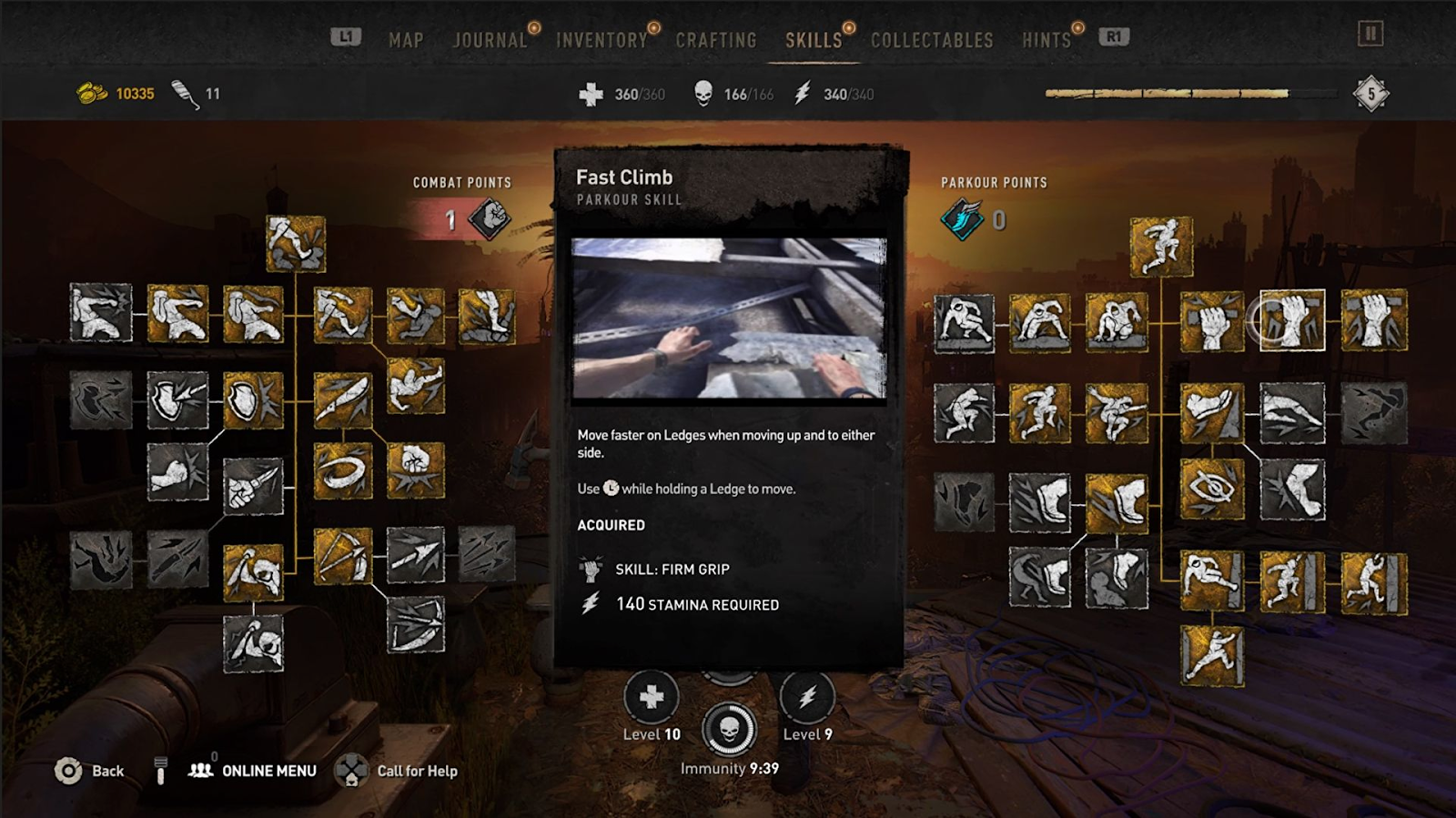Choose the bottom parkour skill leaping figure
The width and height of the screenshot is (1456, 818).
[x=1212, y=655]
